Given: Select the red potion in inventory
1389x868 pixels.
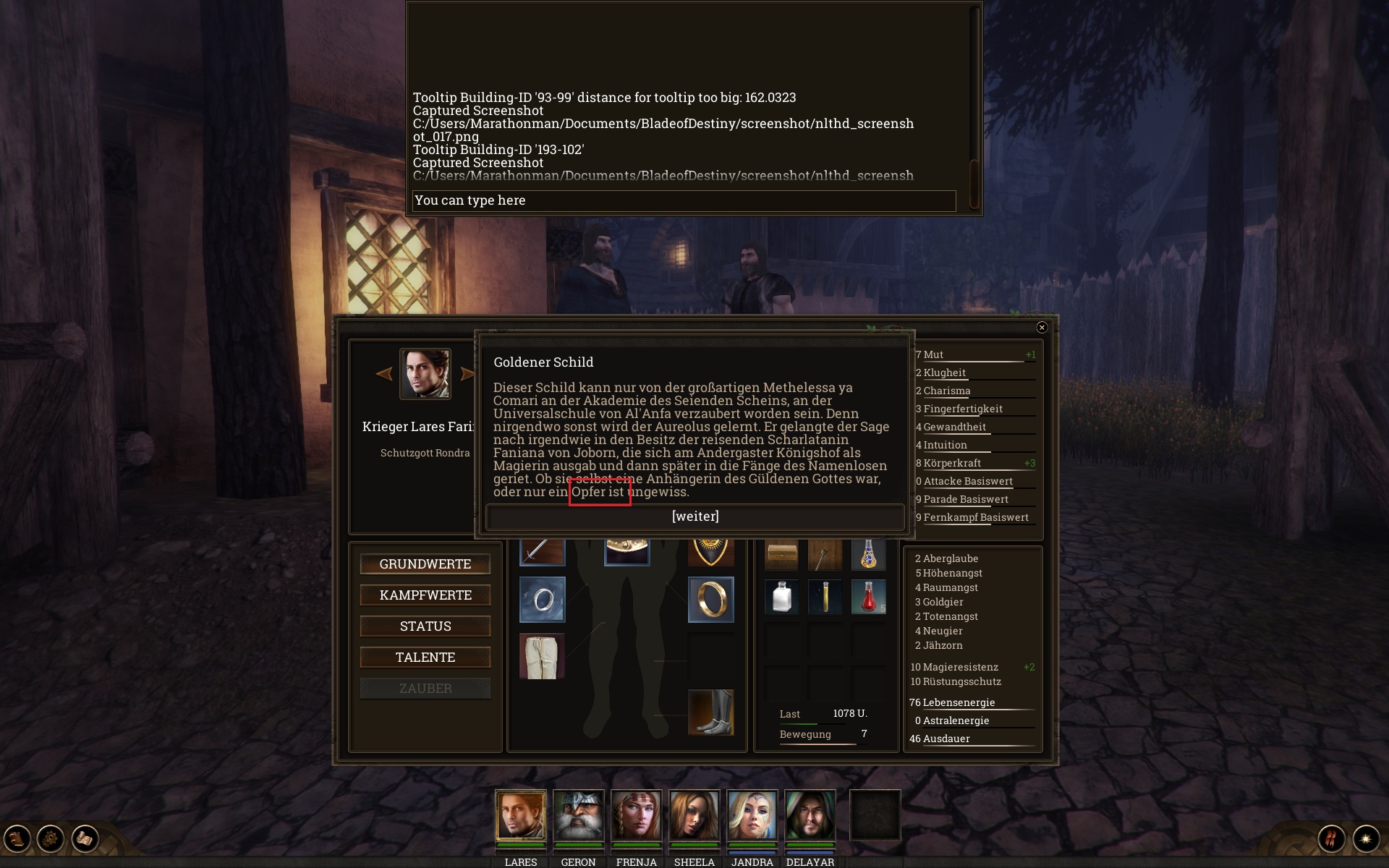Looking at the screenshot, I should click(868, 597).
